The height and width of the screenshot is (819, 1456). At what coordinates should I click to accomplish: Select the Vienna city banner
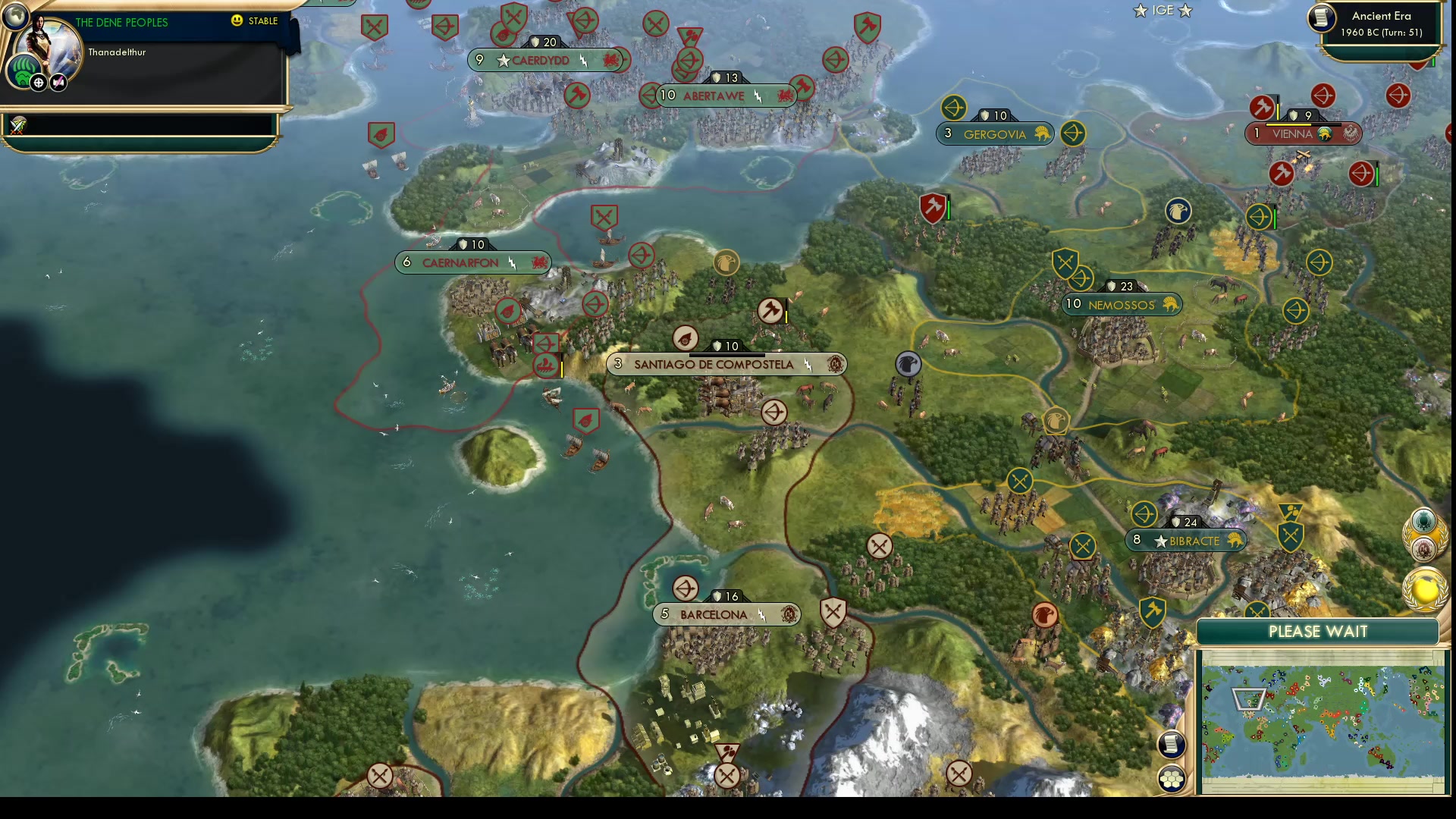[1303, 133]
